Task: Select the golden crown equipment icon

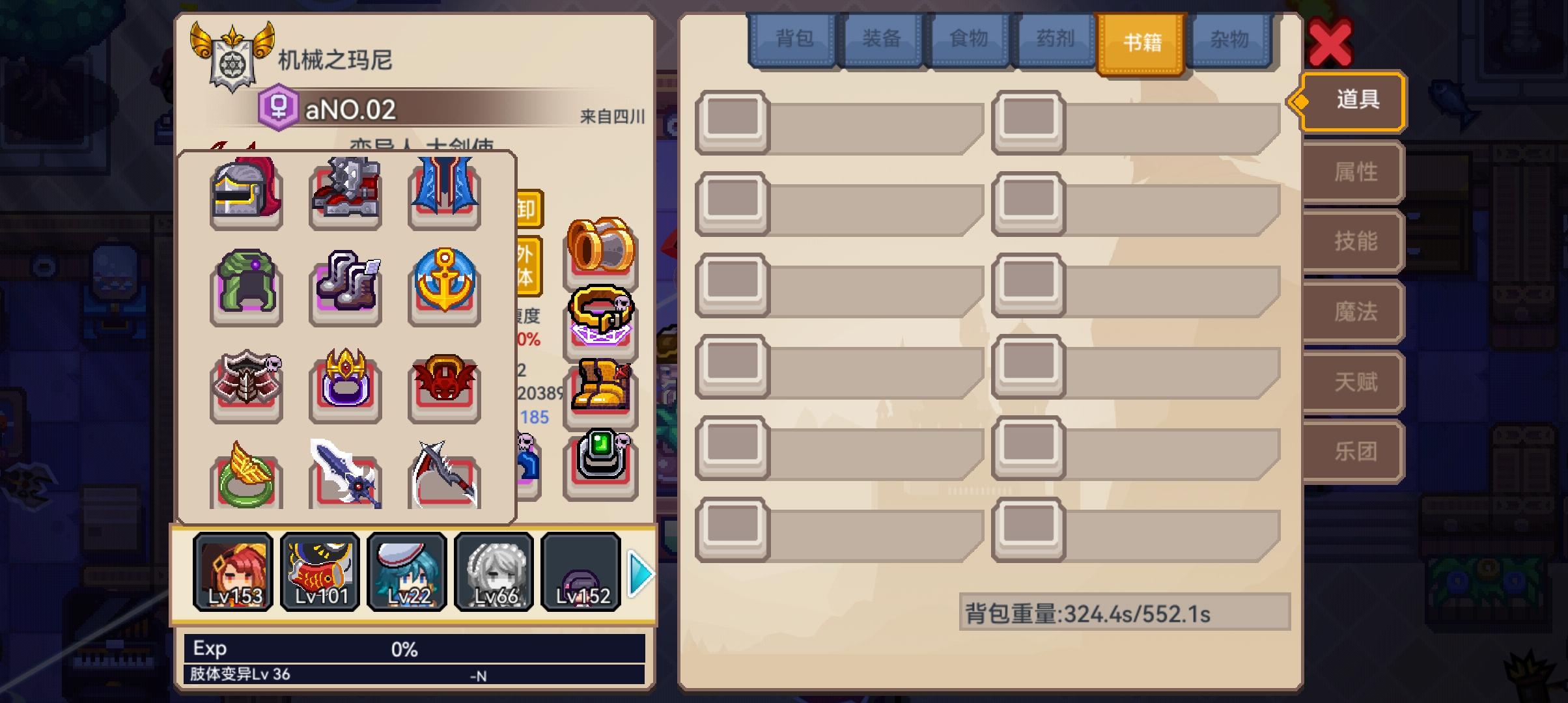Action: [x=345, y=385]
